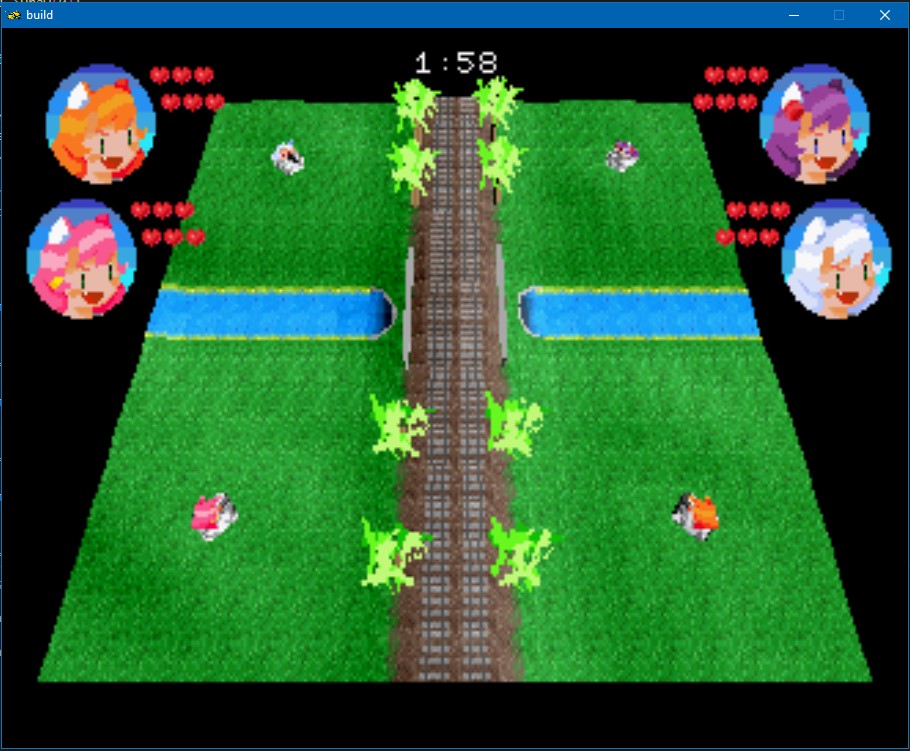This screenshot has height=751, width=910.
Task: Click the white-haired character portrait
Action: pyautogui.click(x=835, y=259)
